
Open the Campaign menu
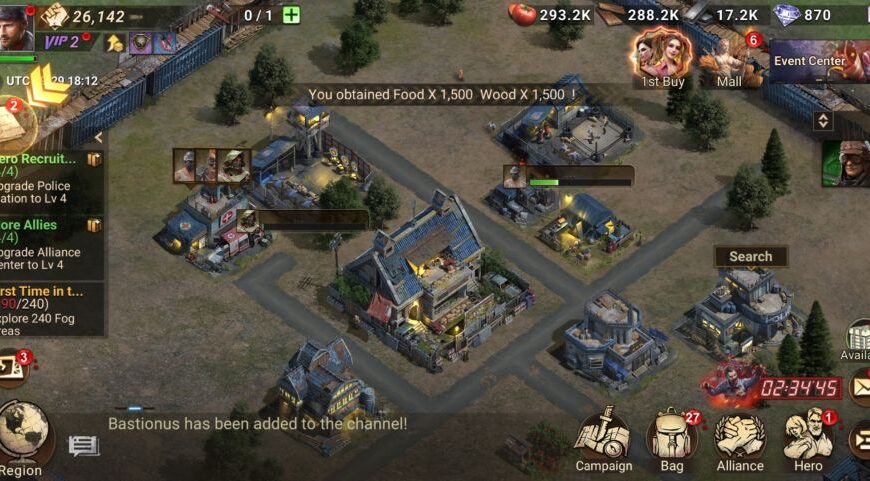pyautogui.click(x=603, y=438)
